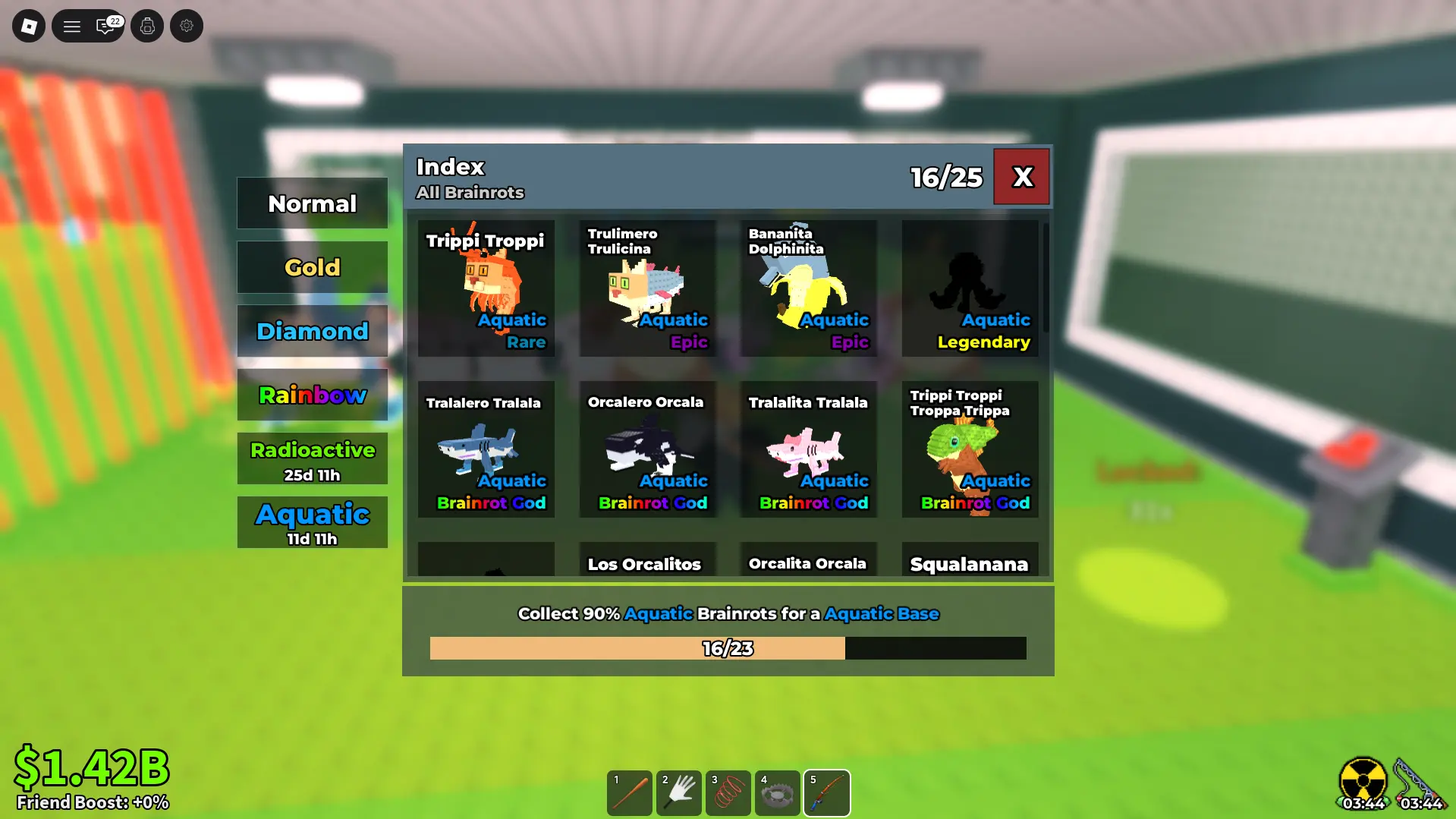Equip the bear trap in hotbar slot 4
1456x819 pixels.
(x=778, y=793)
